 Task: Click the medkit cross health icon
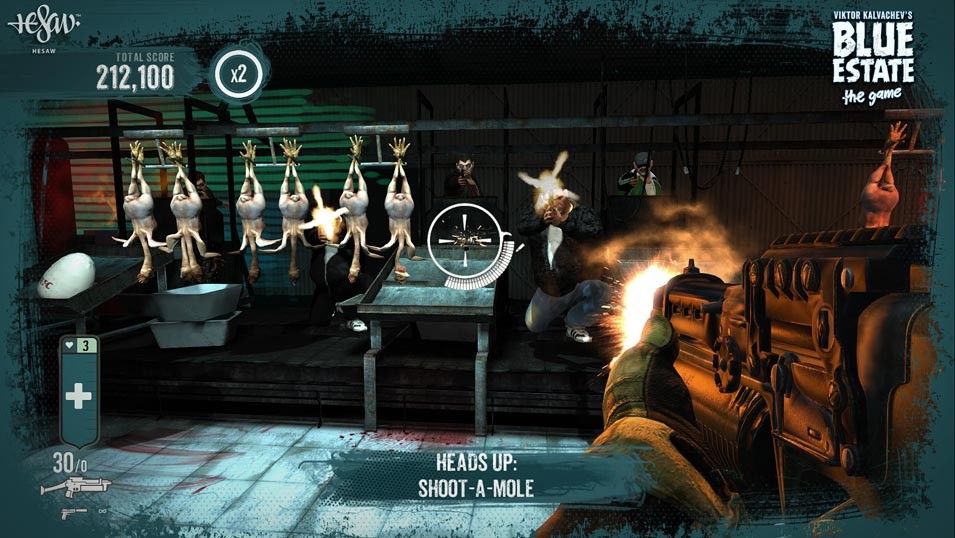click(x=78, y=395)
